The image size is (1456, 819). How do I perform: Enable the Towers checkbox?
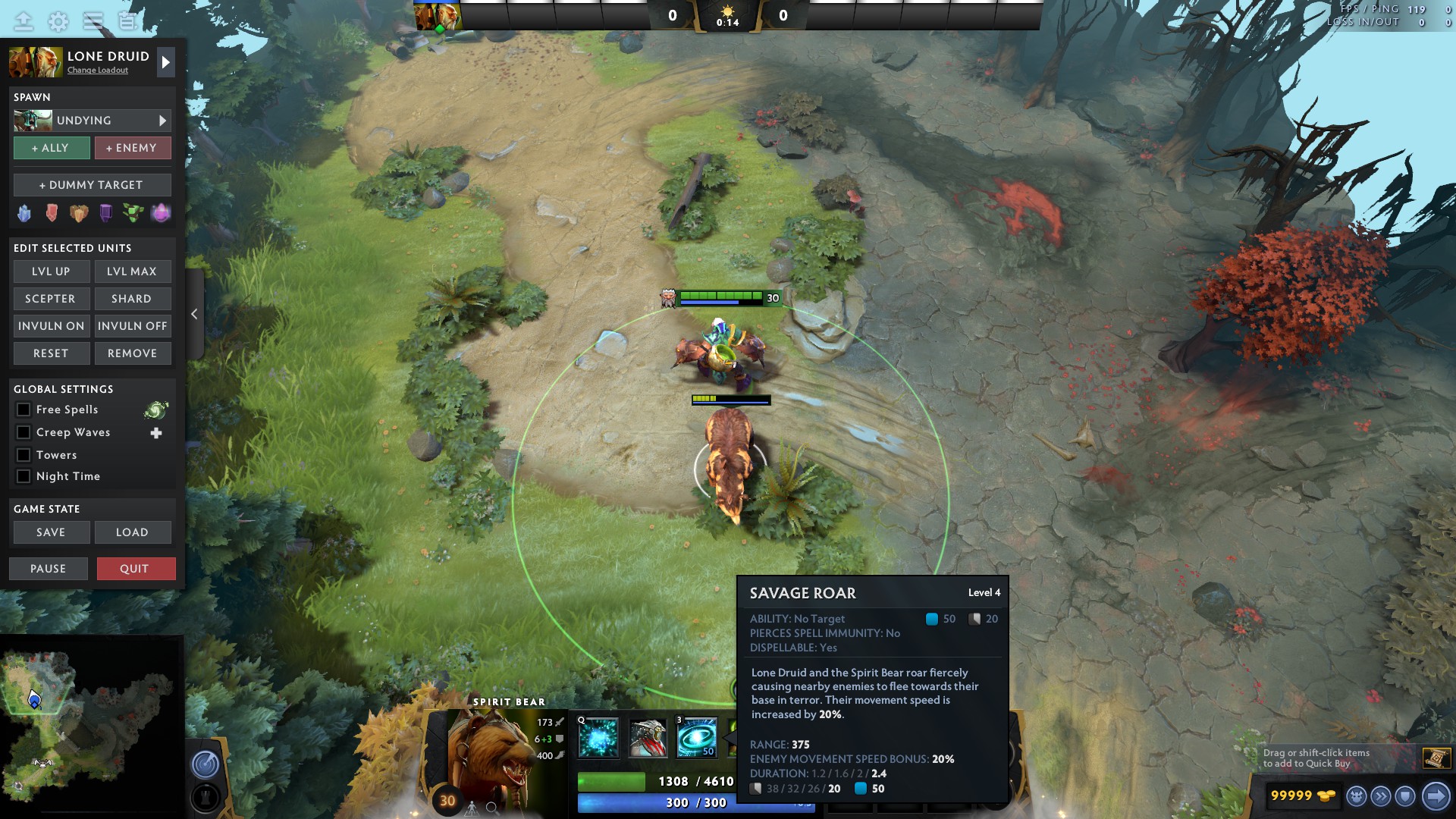[x=24, y=454]
